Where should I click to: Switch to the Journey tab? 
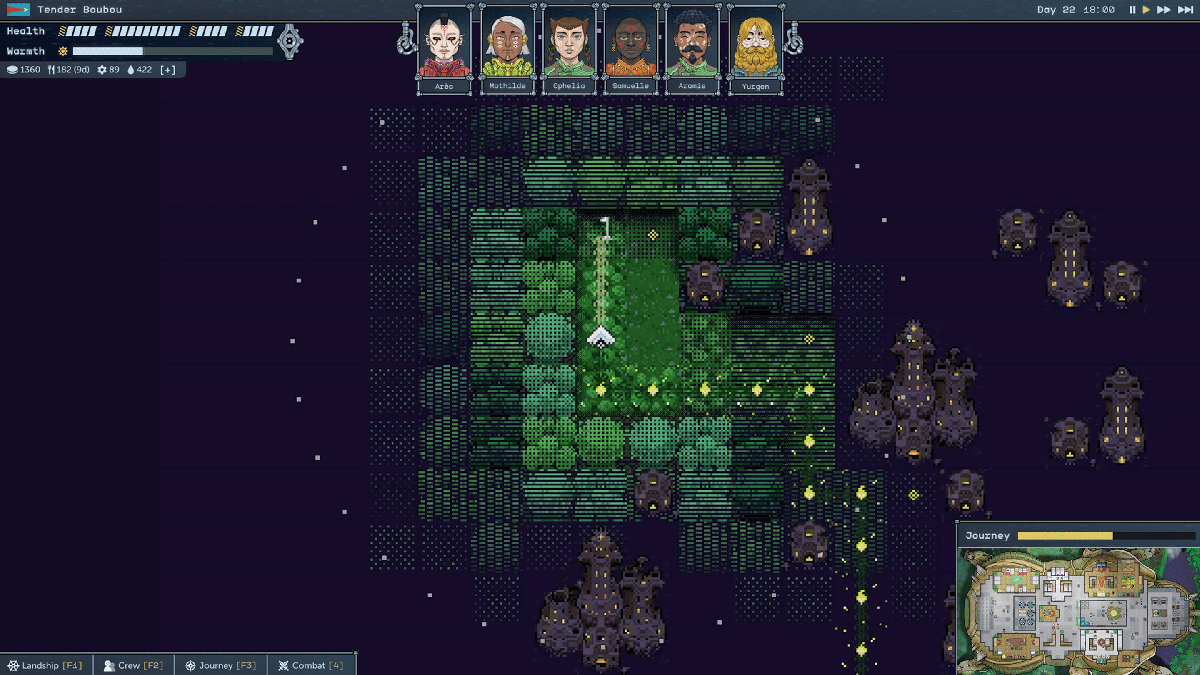[x=221, y=665]
